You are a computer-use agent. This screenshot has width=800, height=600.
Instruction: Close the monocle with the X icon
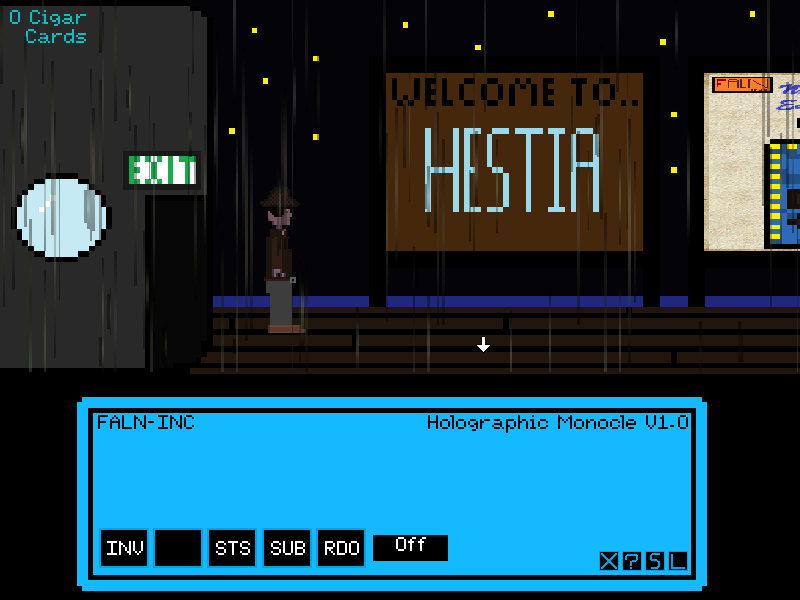pyautogui.click(x=609, y=561)
